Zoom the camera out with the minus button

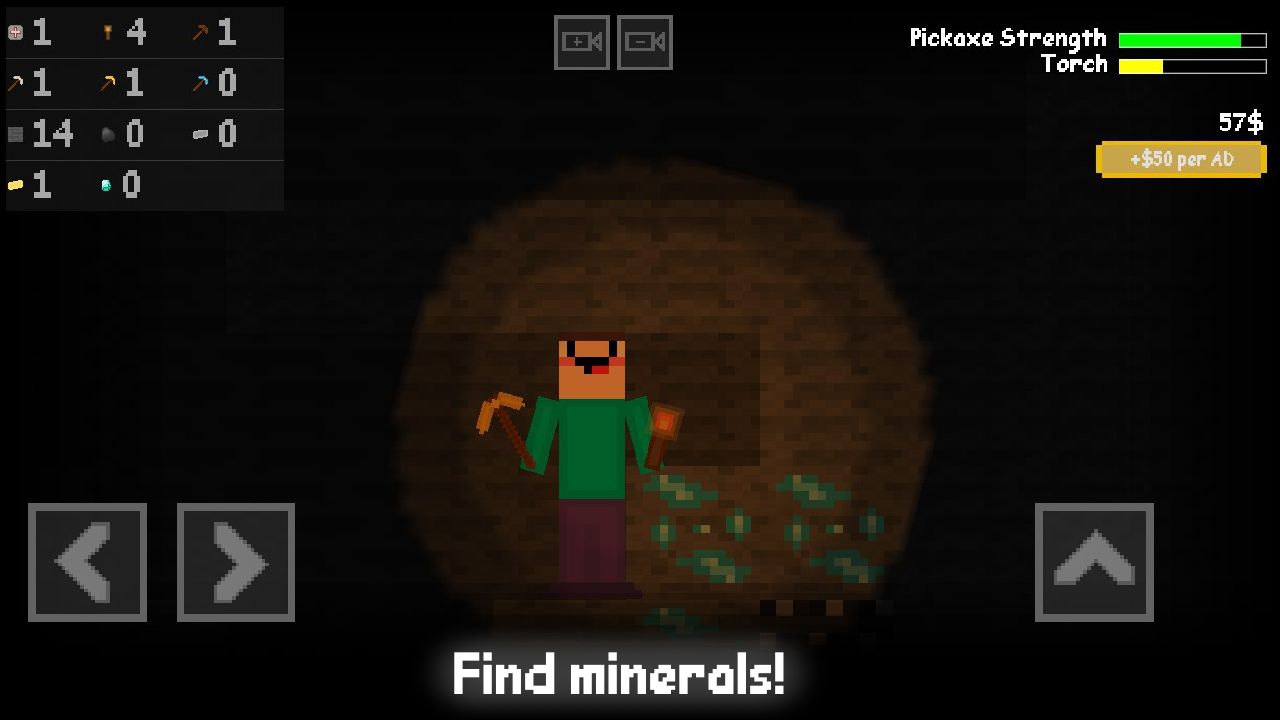pos(644,42)
